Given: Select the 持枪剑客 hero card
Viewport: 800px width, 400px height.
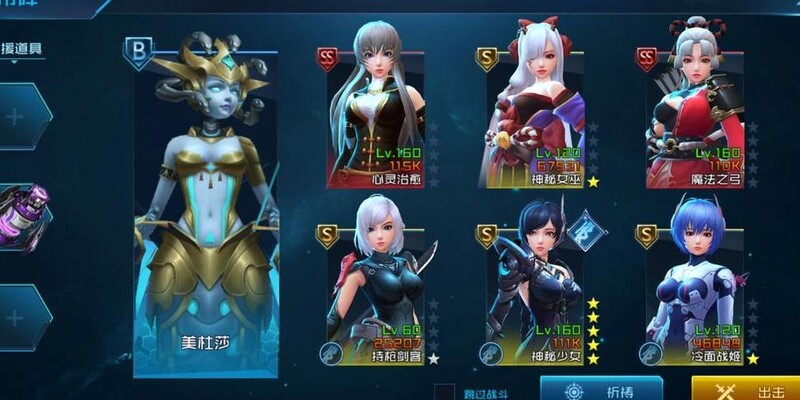Looking at the screenshot, I should [x=377, y=285].
